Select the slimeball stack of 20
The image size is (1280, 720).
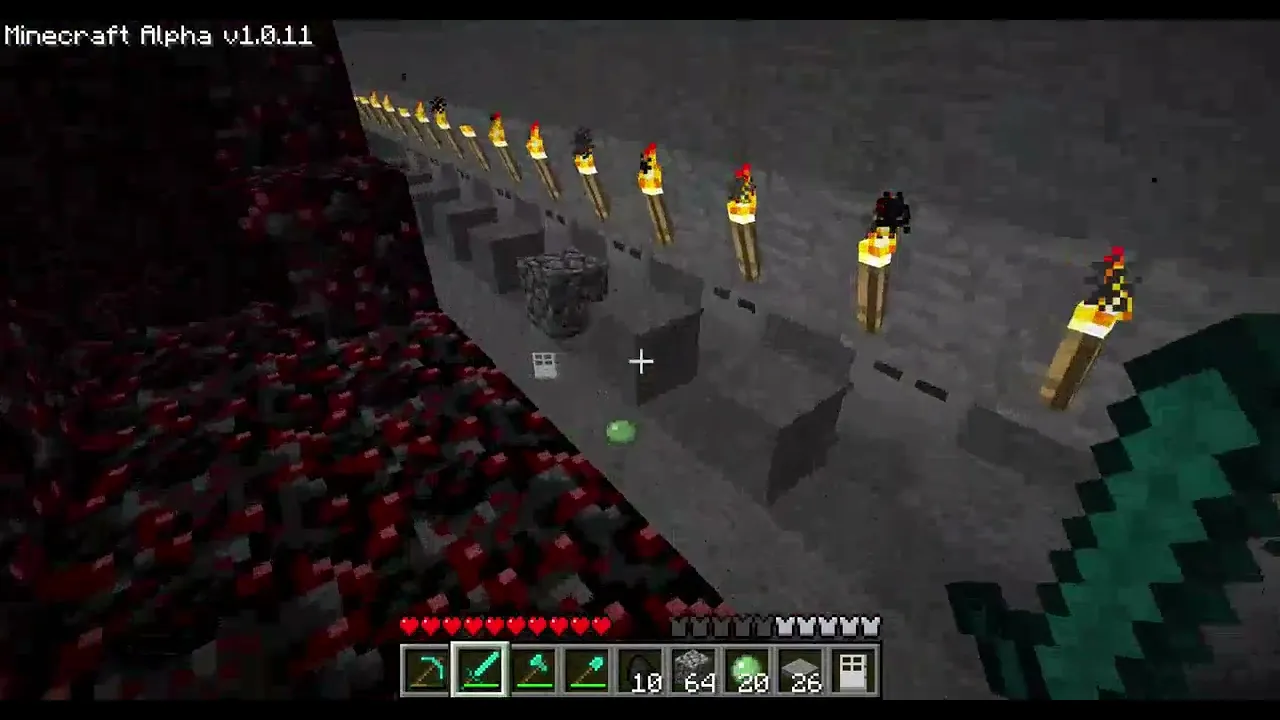[748, 669]
